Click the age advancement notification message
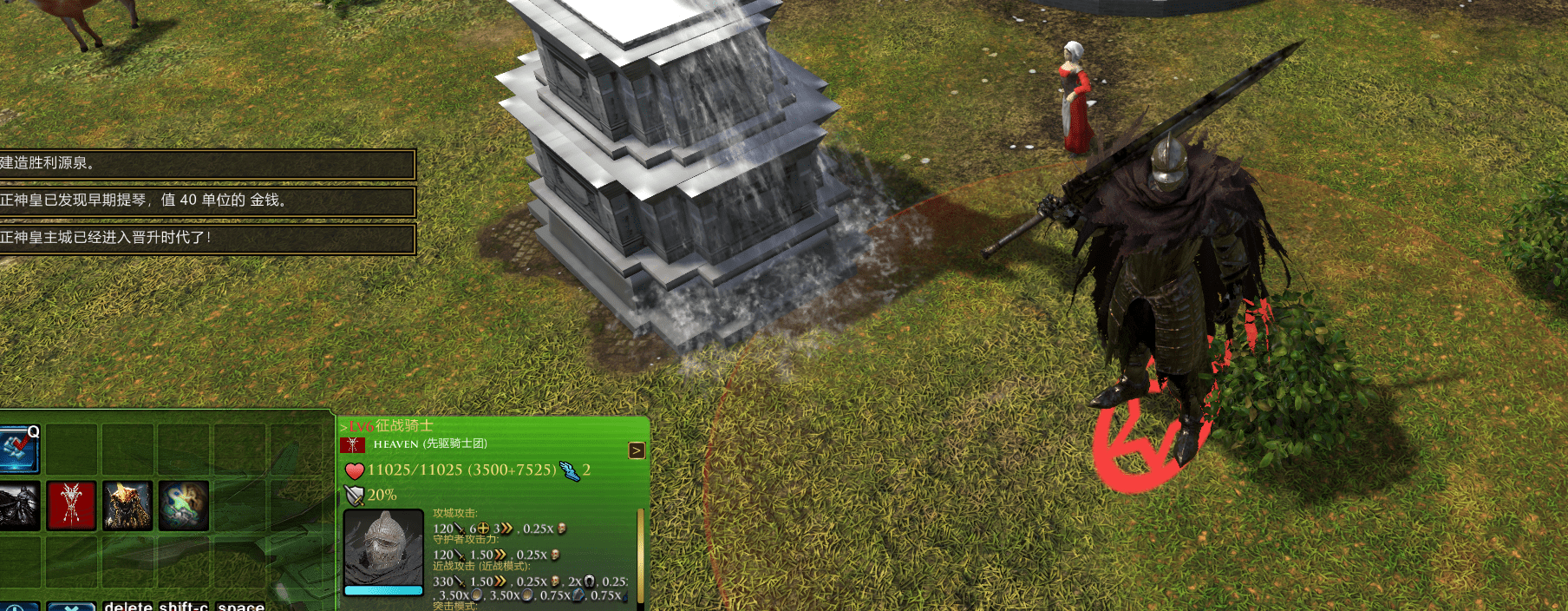This screenshot has width=1568, height=611. 206,238
